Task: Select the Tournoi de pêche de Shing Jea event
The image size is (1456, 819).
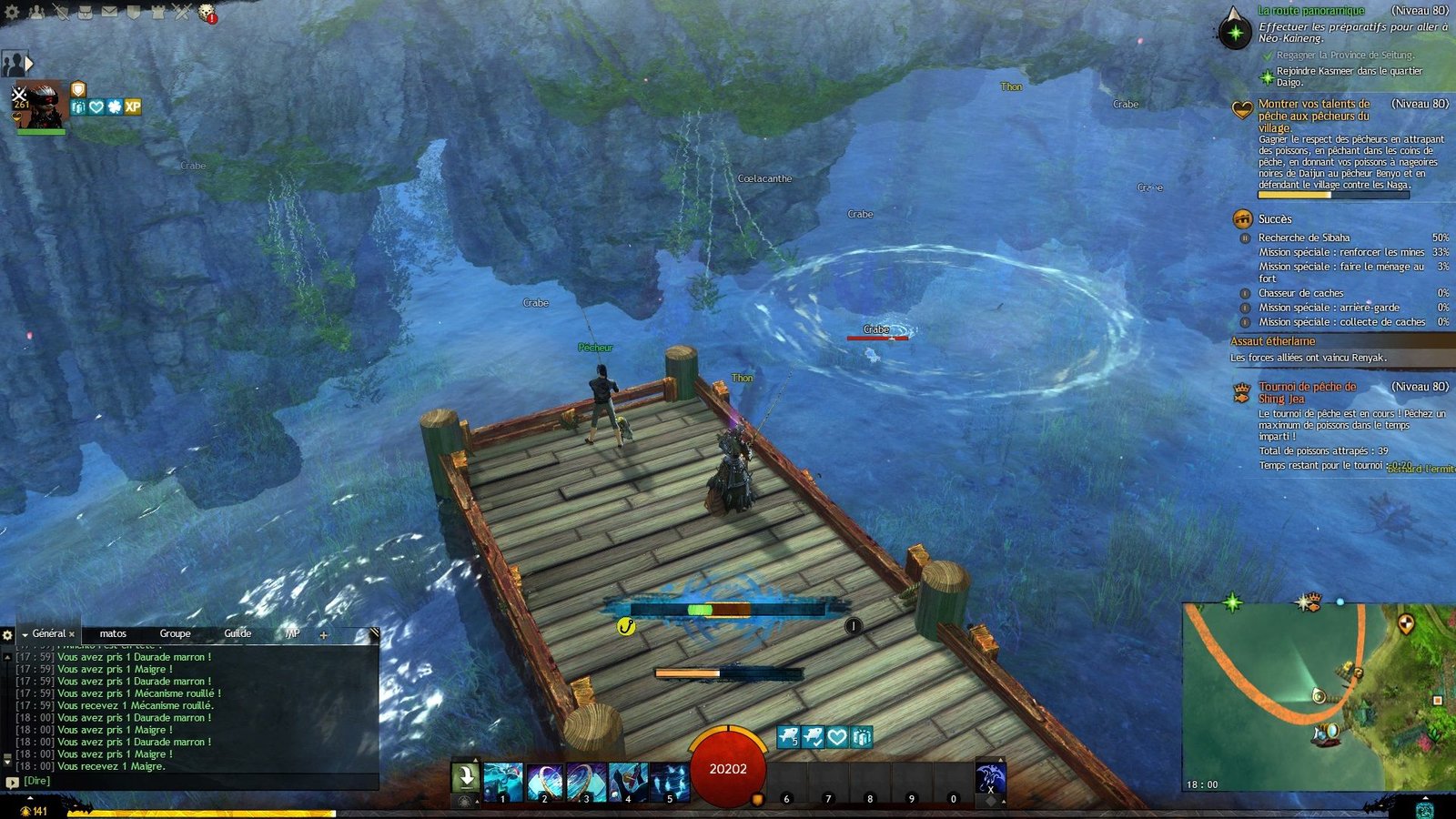Action: 1307,392
